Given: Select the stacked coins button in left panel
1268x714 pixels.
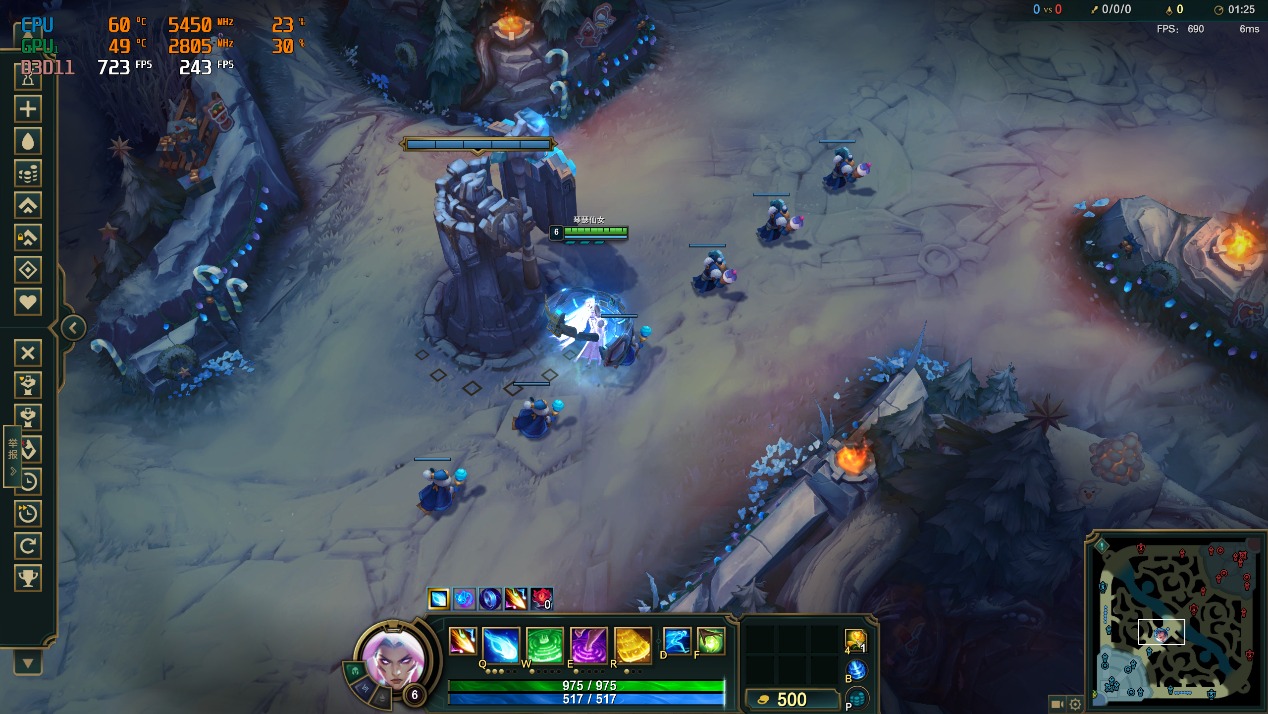Looking at the screenshot, I should click(28, 173).
